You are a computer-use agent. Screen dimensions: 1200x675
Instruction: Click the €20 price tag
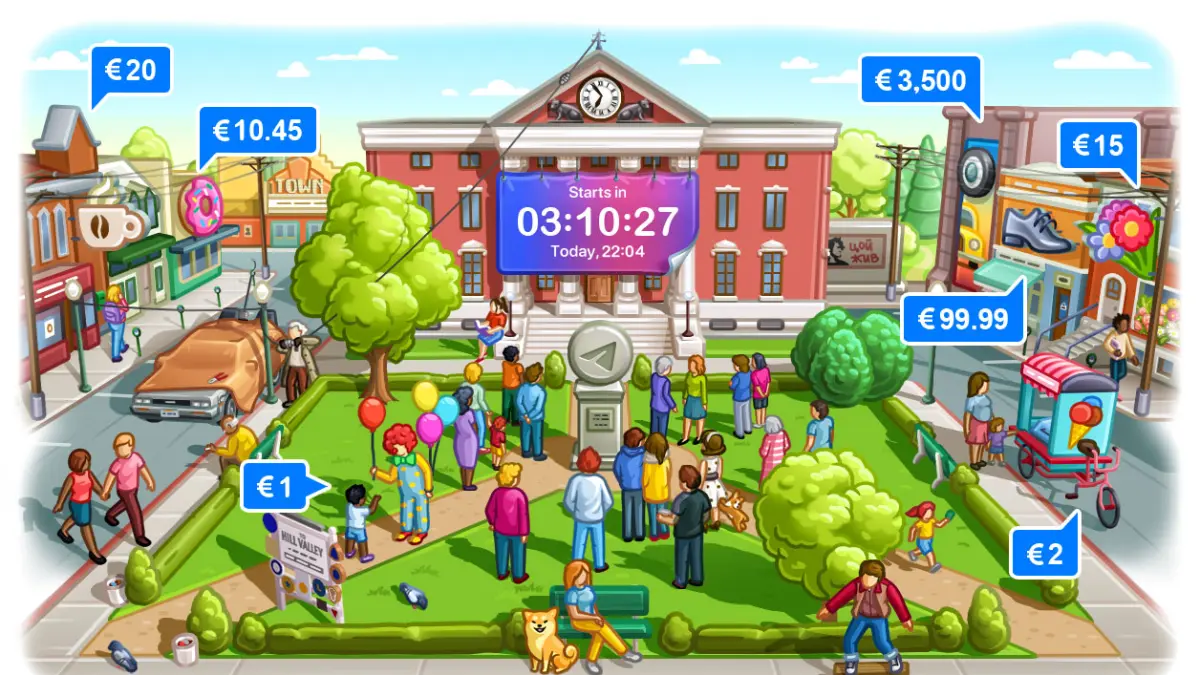pyautogui.click(x=131, y=70)
